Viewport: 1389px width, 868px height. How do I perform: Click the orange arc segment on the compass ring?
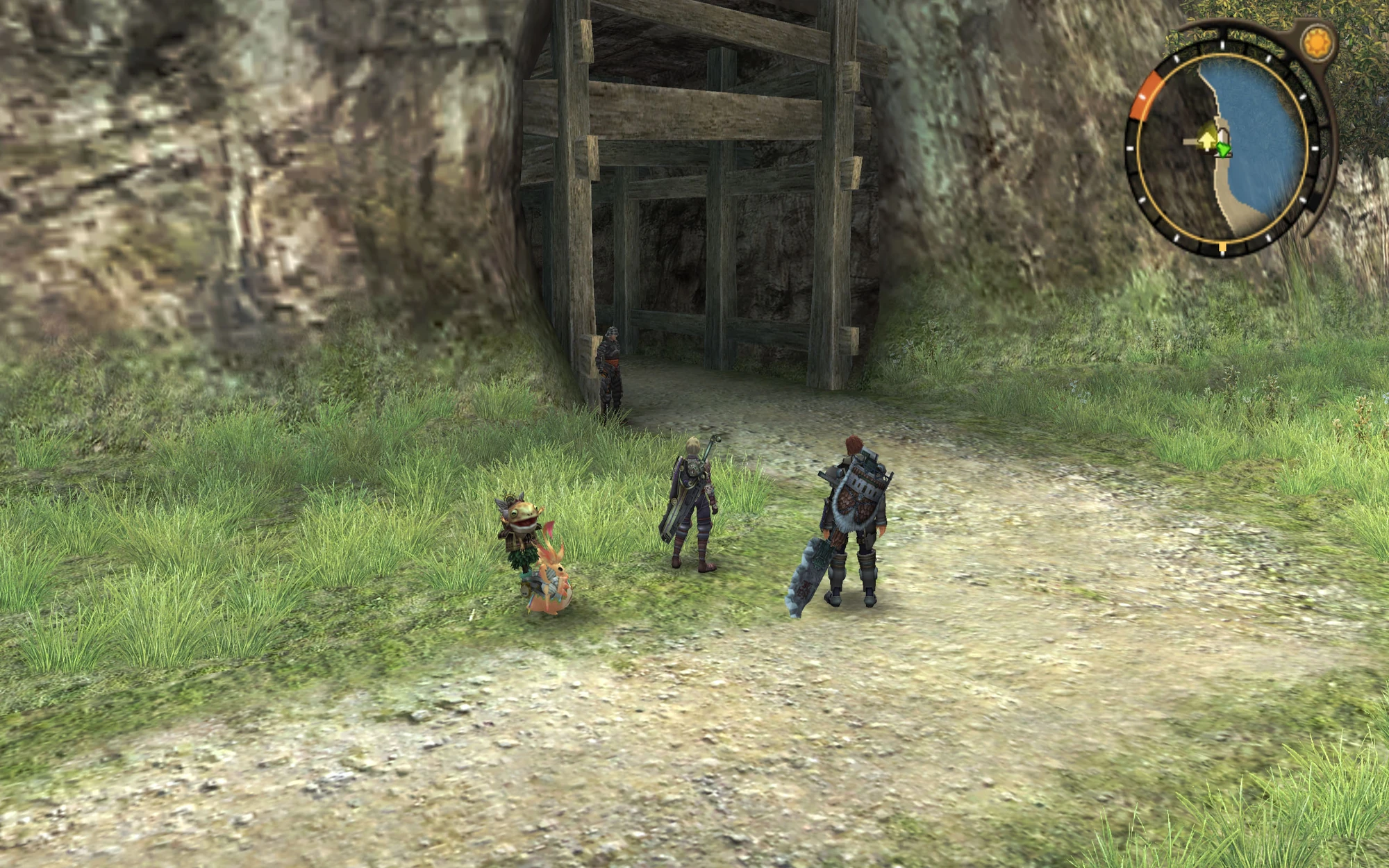pos(1145,93)
